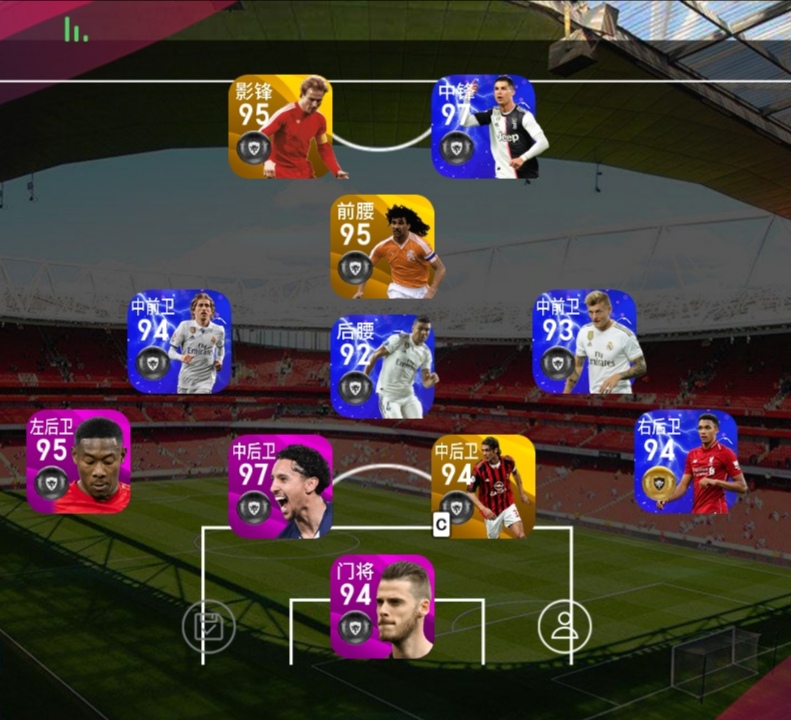791x720 pixels.
Task: Click the floppy disk save icon
Action: pyautogui.click(x=209, y=627)
